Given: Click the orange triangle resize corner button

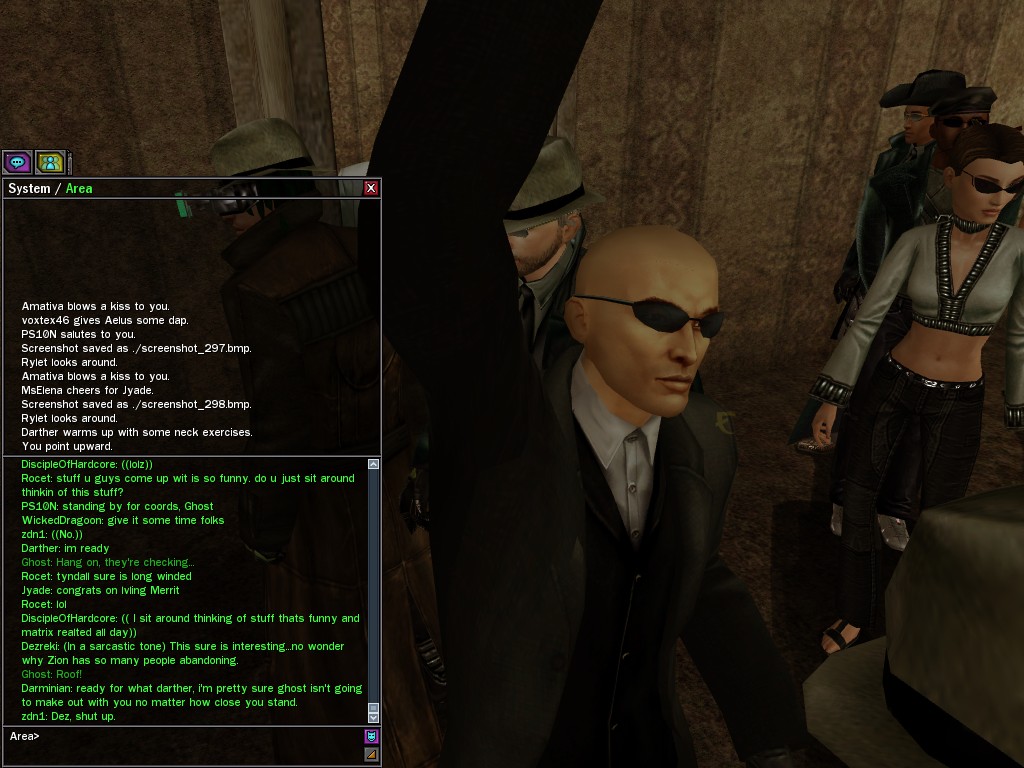Looking at the screenshot, I should (x=371, y=754).
